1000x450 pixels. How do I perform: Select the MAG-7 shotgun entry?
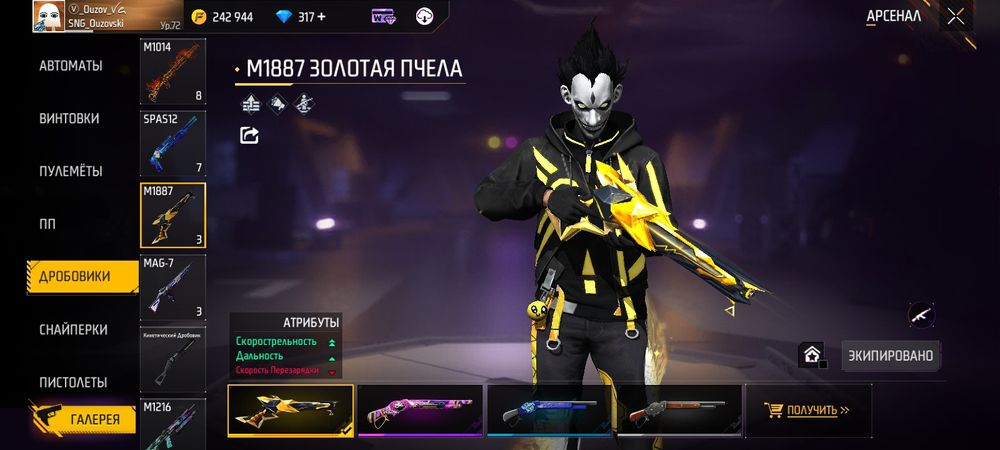click(x=173, y=287)
